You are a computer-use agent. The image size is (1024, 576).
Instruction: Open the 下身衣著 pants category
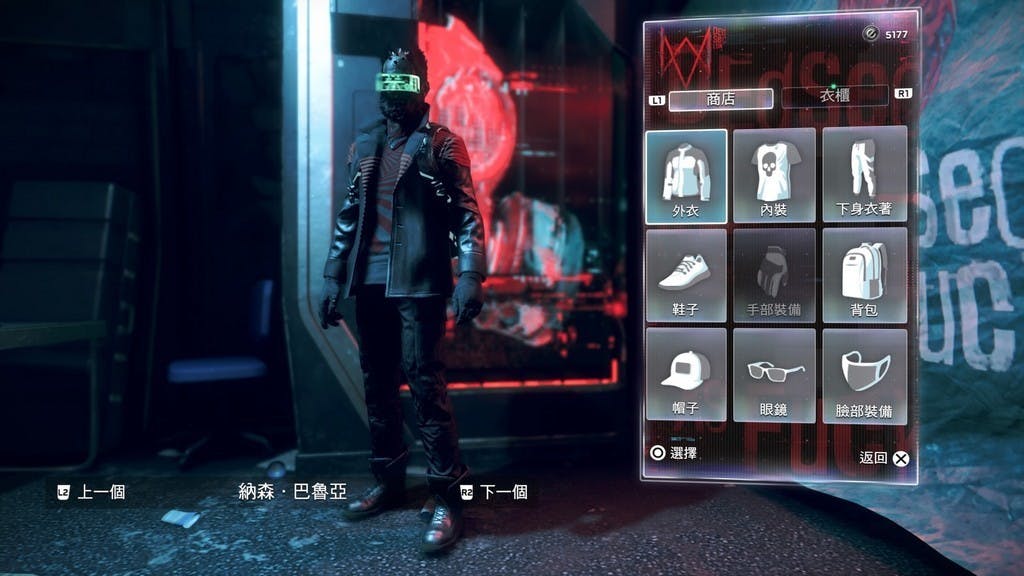(864, 175)
